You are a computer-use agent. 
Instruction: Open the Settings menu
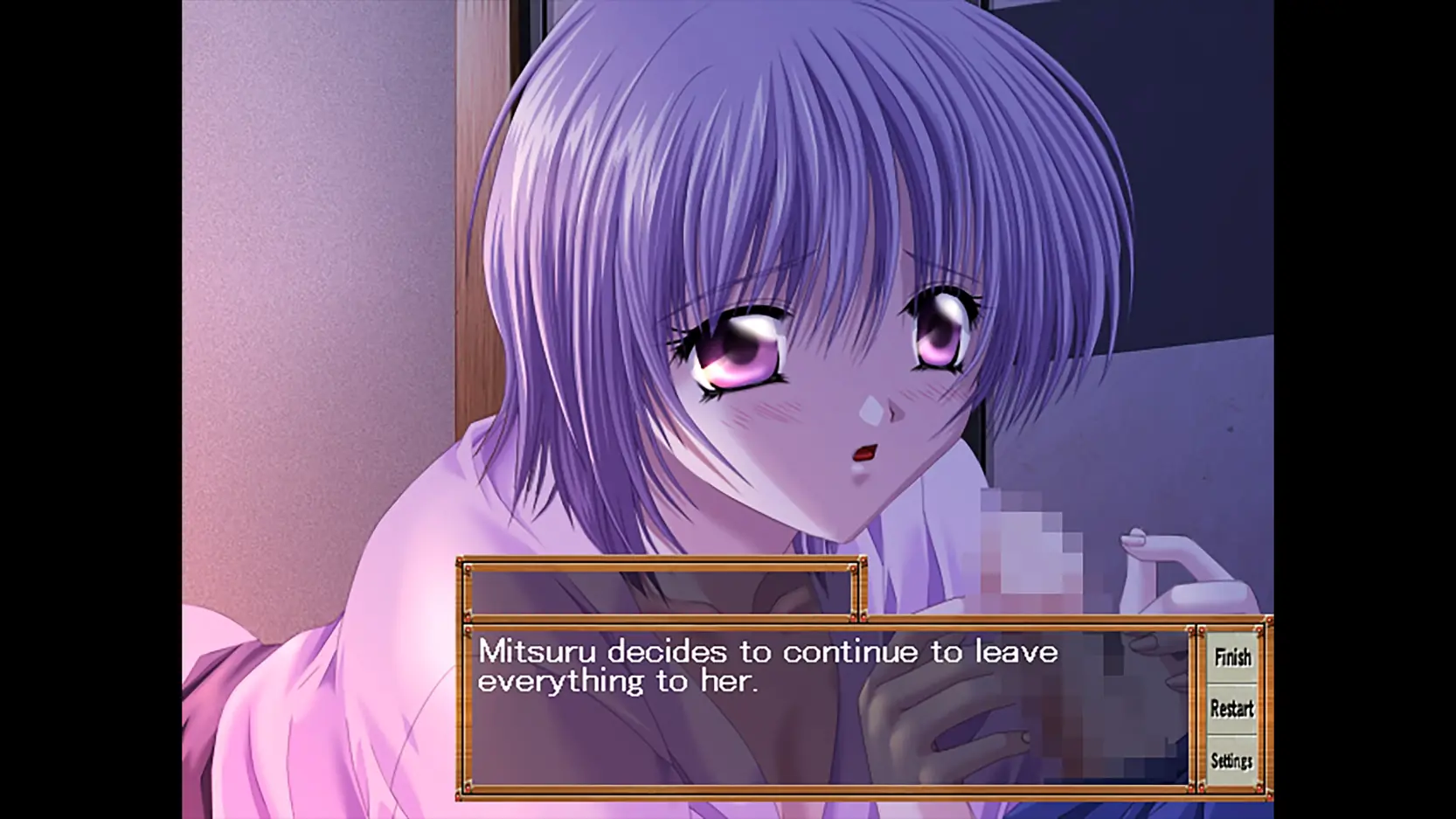pos(1232,761)
